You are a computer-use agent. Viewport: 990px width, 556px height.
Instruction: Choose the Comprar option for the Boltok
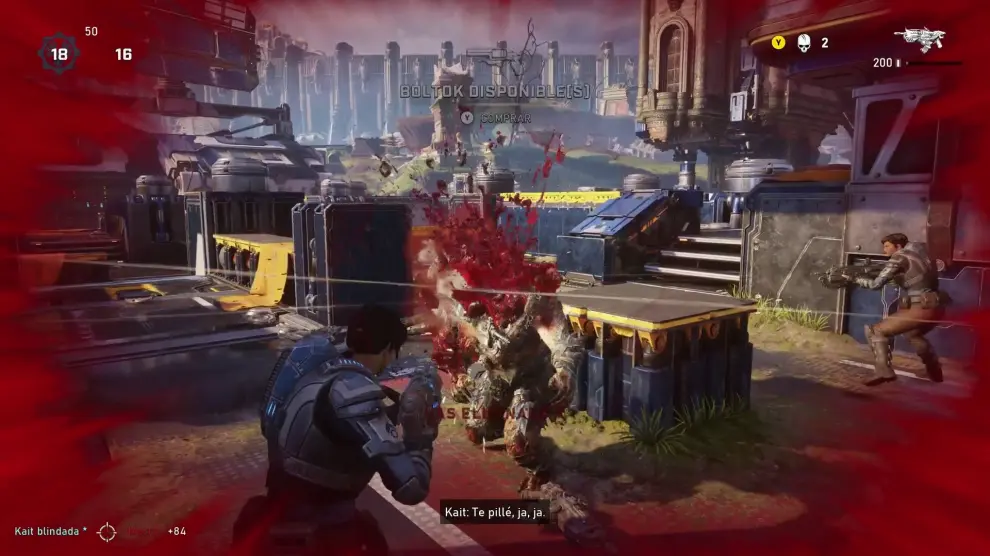pyautogui.click(x=497, y=117)
